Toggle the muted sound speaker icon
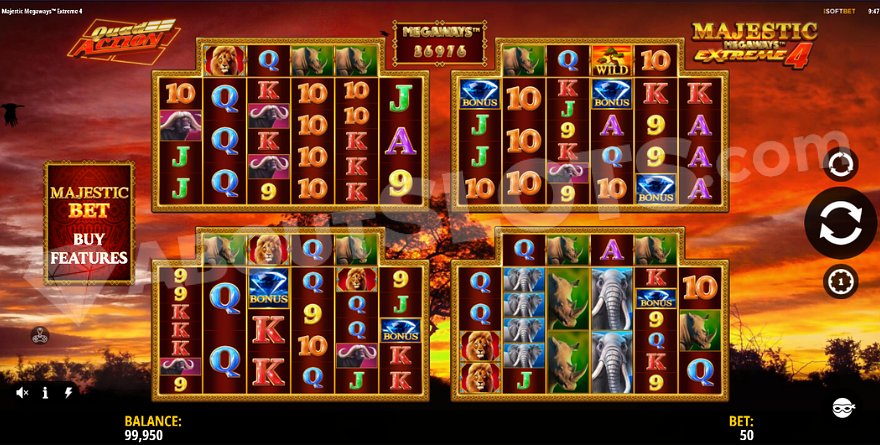 [x=22, y=393]
